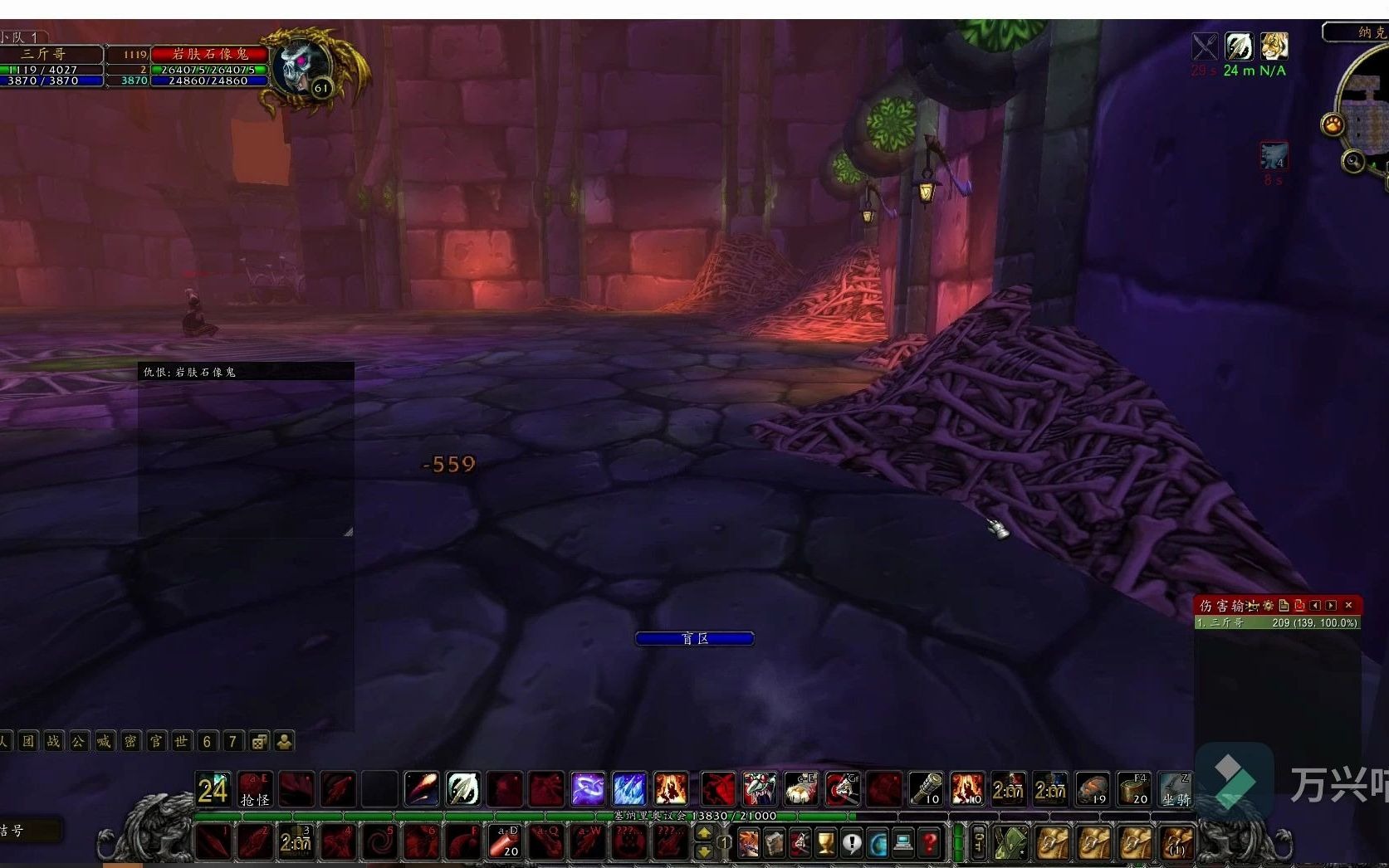Image resolution: width=1389 pixels, height=868 pixels.
Task: Click the blue 盲区 zone button
Action: click(x=694, y=638)
